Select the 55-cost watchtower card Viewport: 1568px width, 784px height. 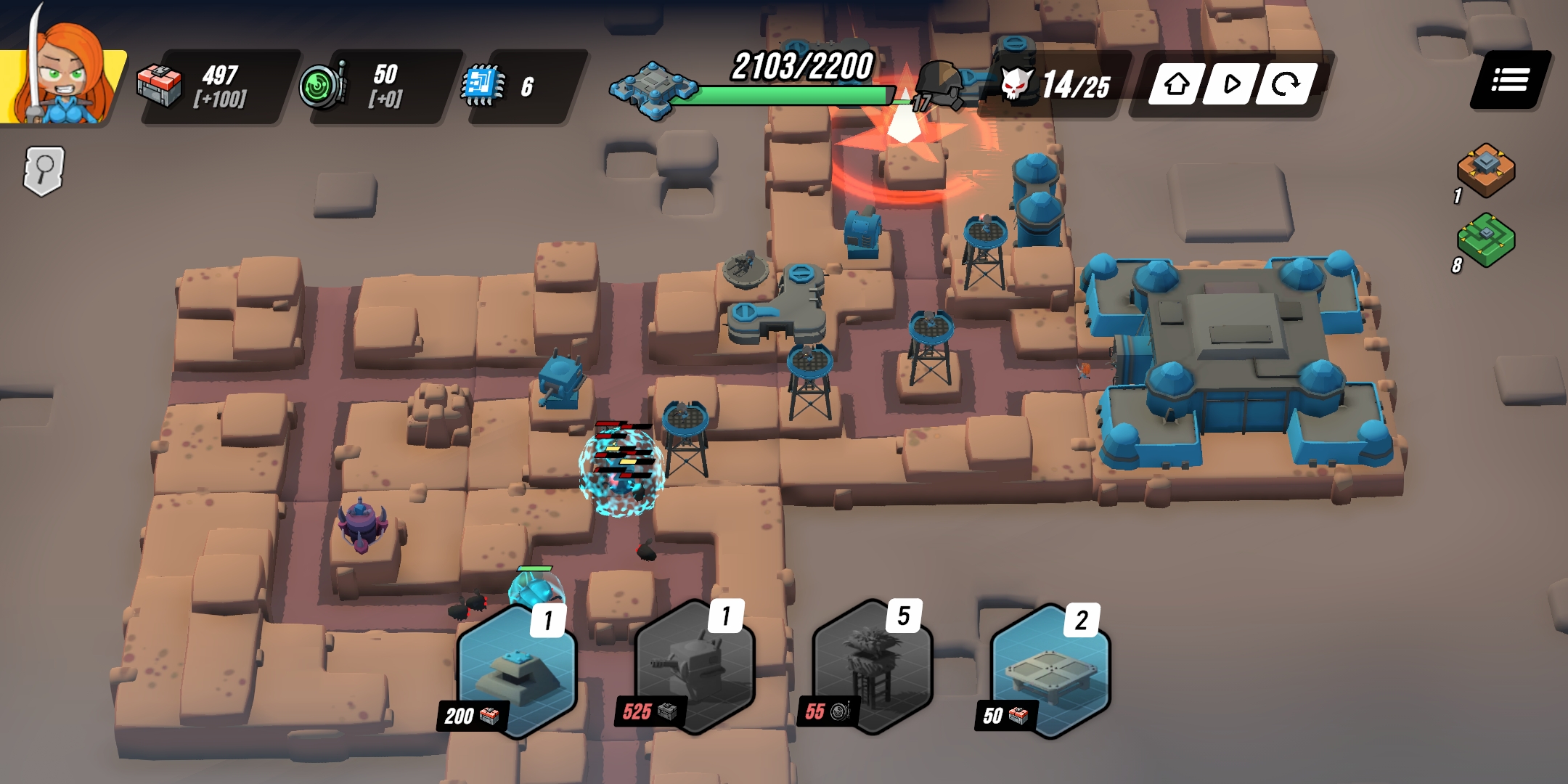873,666
